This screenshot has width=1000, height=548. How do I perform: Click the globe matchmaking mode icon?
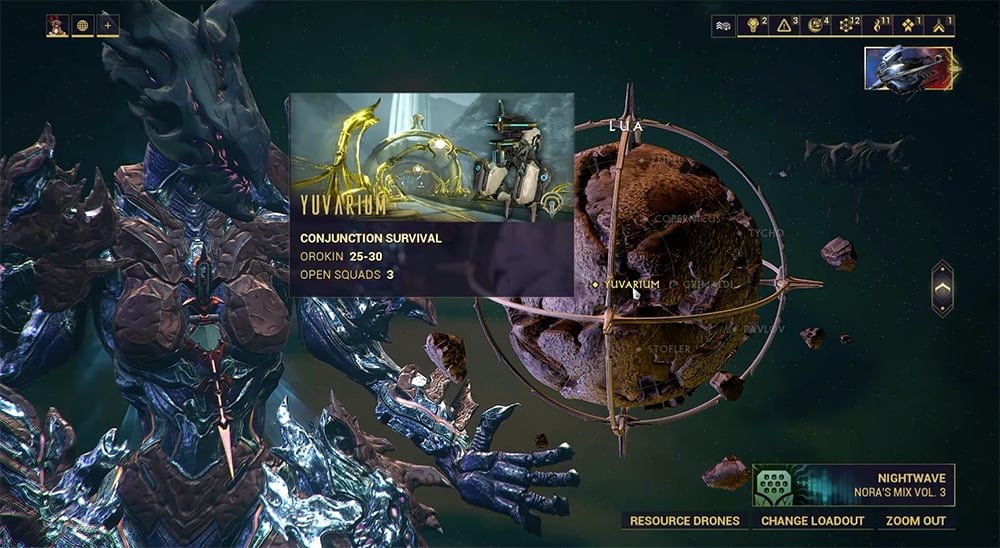point(82,26)
